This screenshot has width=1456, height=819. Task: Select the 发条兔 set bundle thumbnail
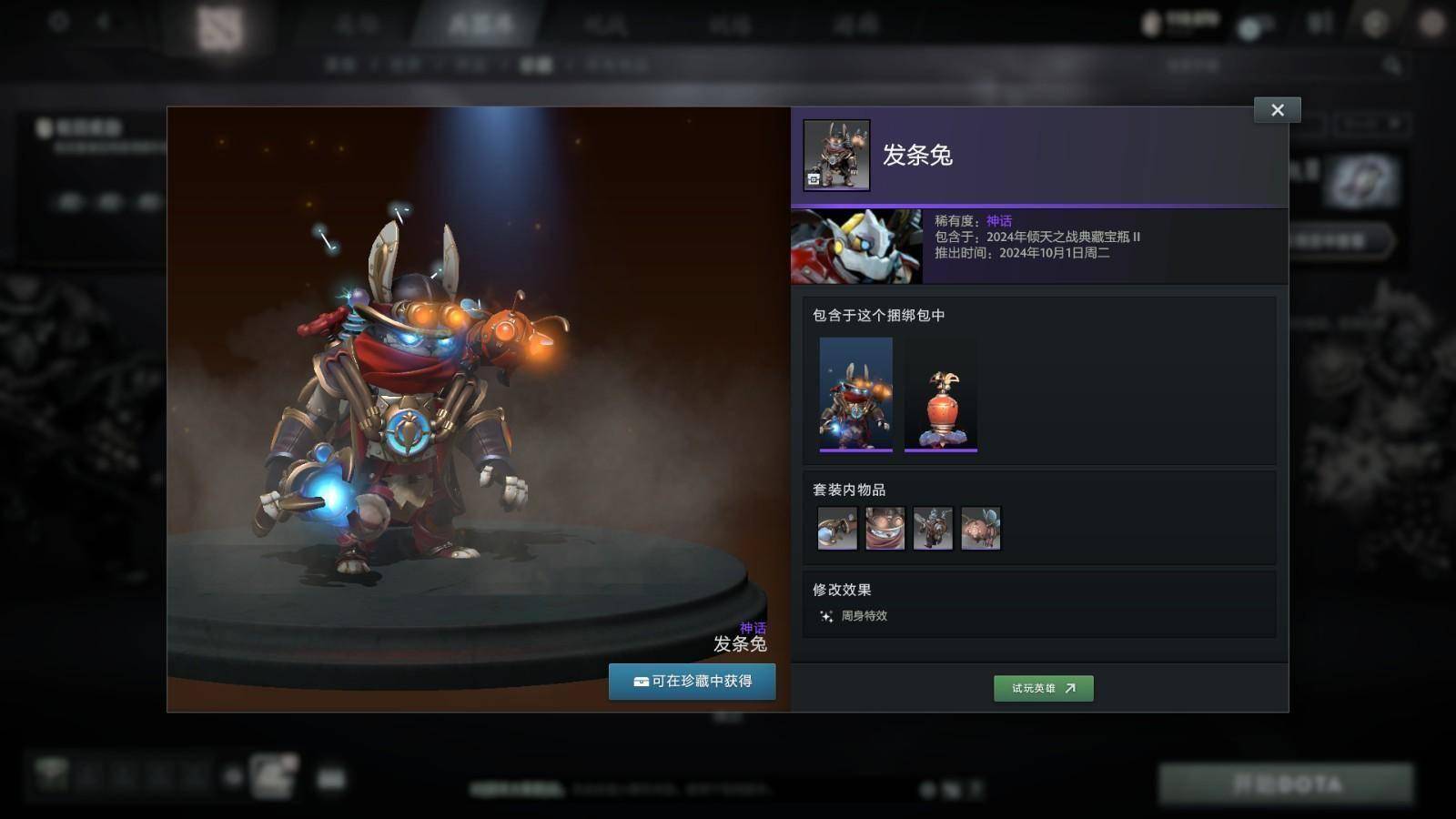[x=855, y=394]
